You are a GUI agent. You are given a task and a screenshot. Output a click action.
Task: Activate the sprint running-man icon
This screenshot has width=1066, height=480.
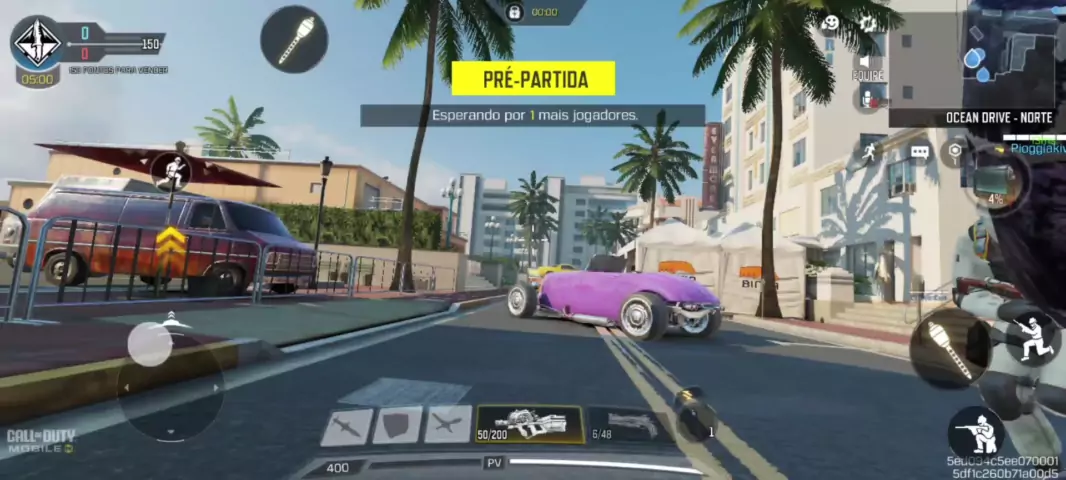pyautogui.click(x=867, y=151)
